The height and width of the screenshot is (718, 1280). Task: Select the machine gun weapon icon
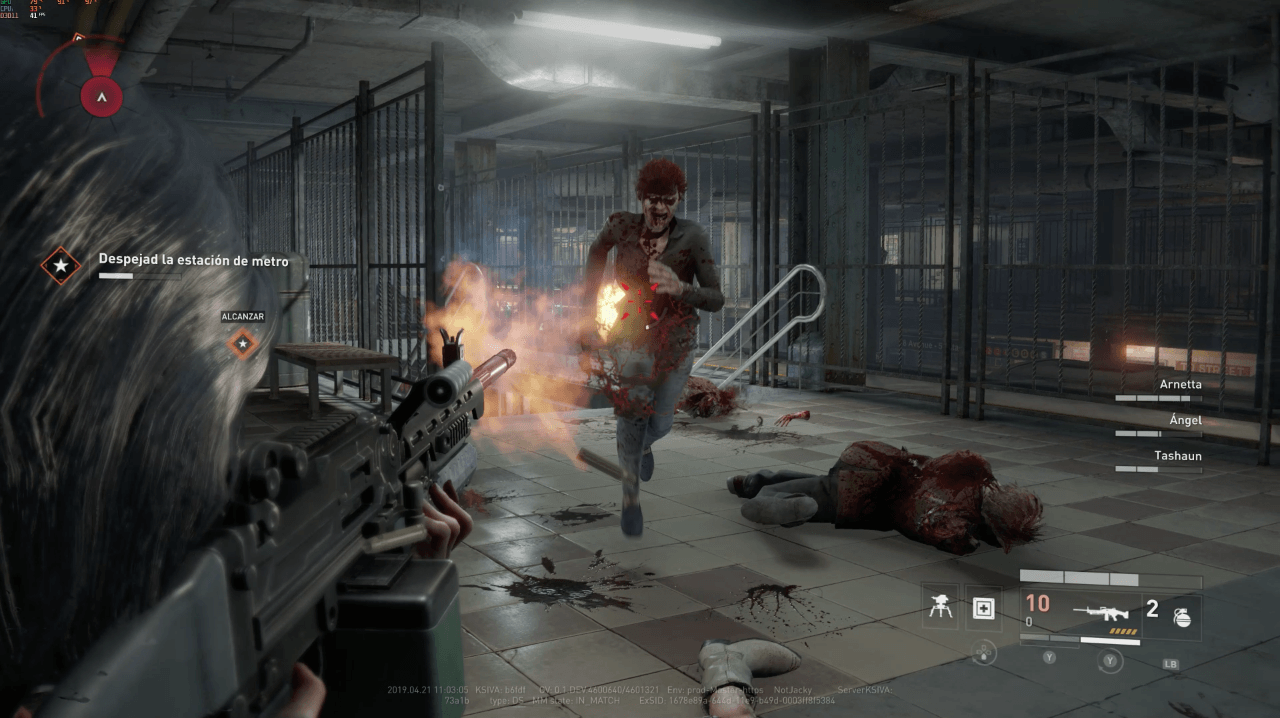point(1100,610)
